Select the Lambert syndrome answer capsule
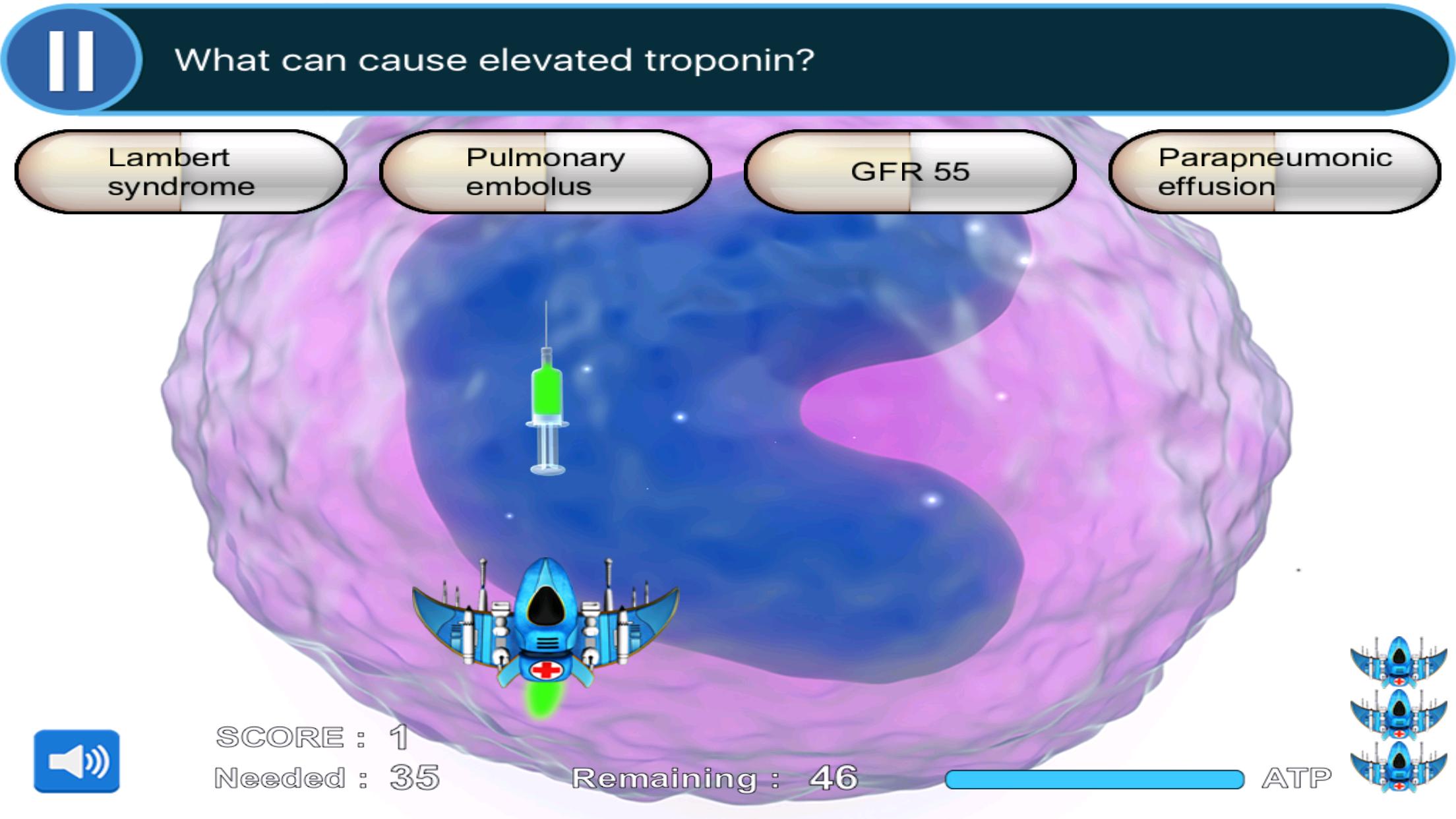This screenshot has height=819, width=1456. pos(179,171)
